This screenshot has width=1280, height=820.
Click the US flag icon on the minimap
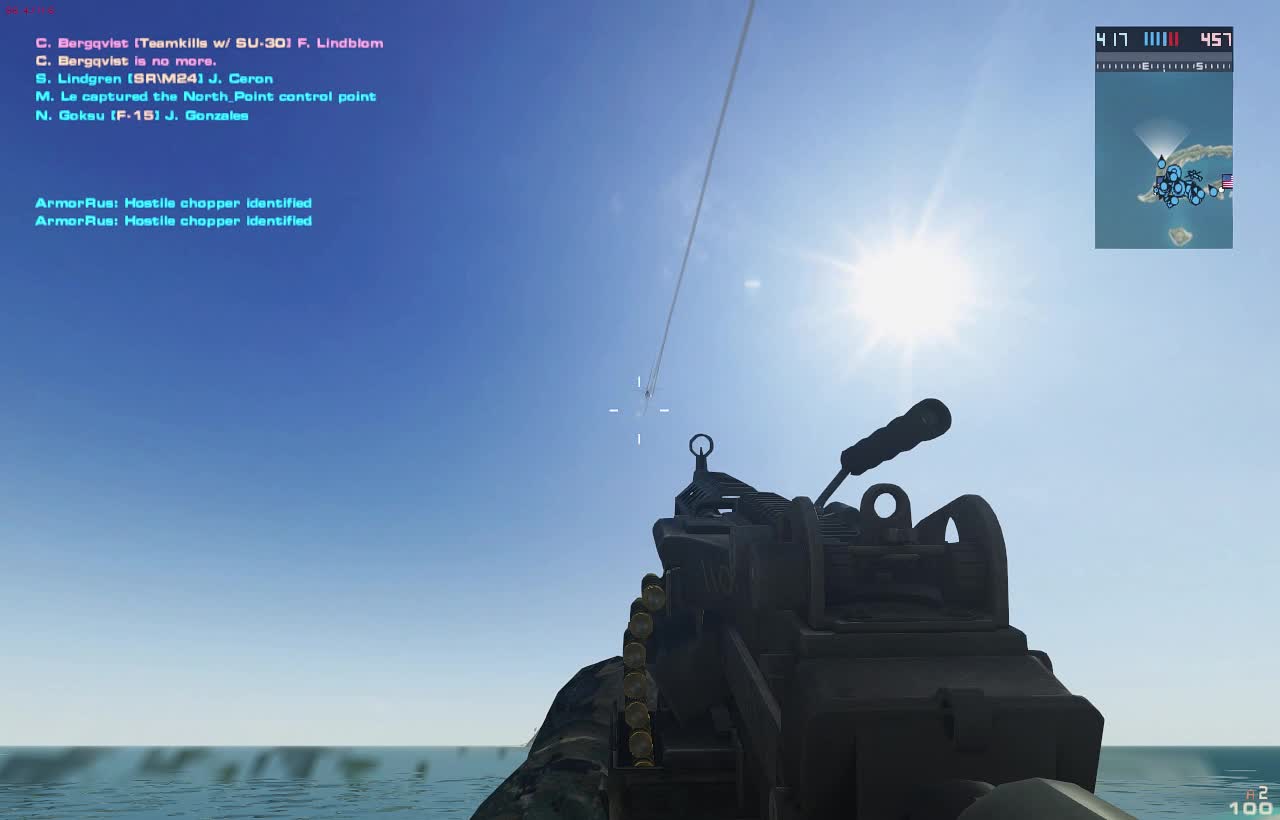[x=1226, y=181]
